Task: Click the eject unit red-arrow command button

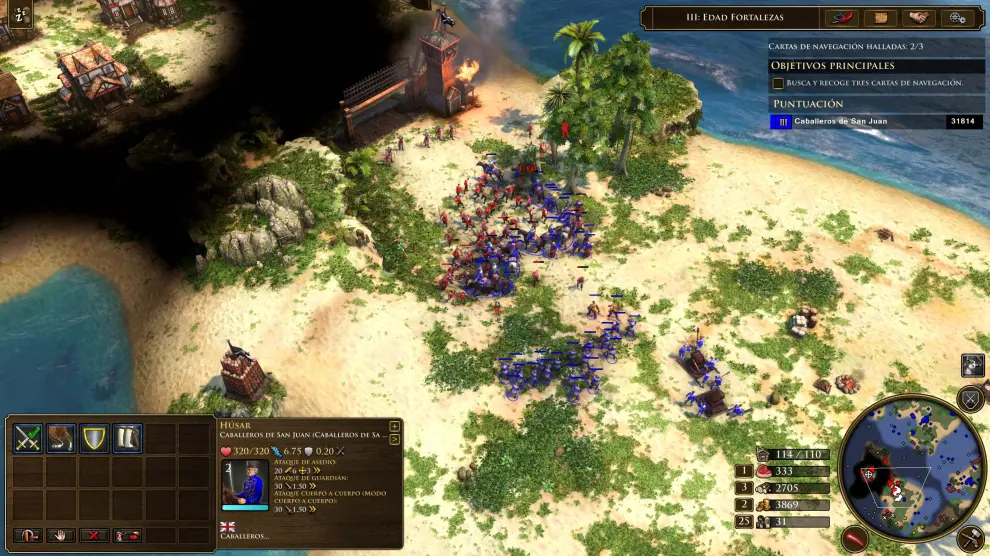Action: tap(127, 536)
